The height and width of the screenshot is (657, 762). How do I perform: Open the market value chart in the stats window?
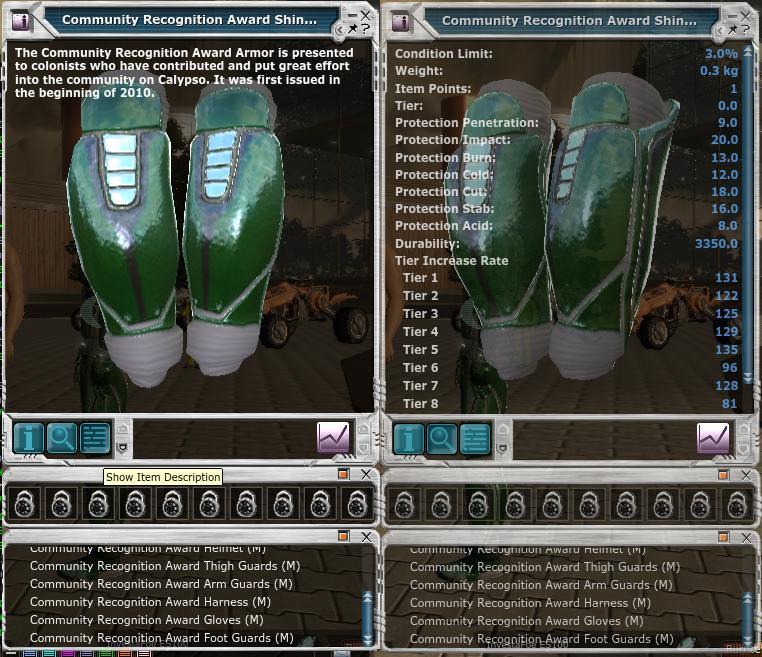coord(713,438)
